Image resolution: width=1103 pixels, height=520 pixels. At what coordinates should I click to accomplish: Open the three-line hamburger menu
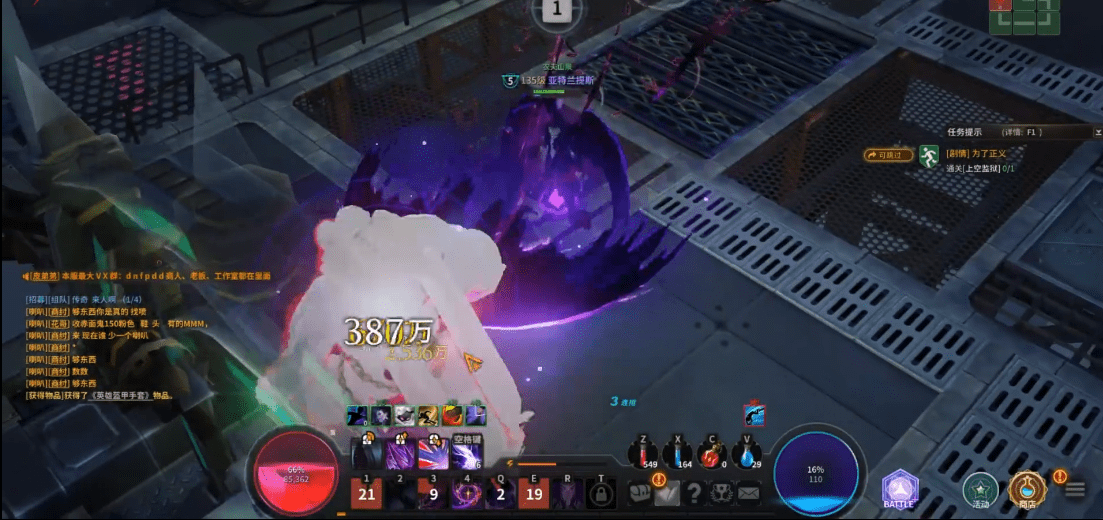tap(1075, 490)
